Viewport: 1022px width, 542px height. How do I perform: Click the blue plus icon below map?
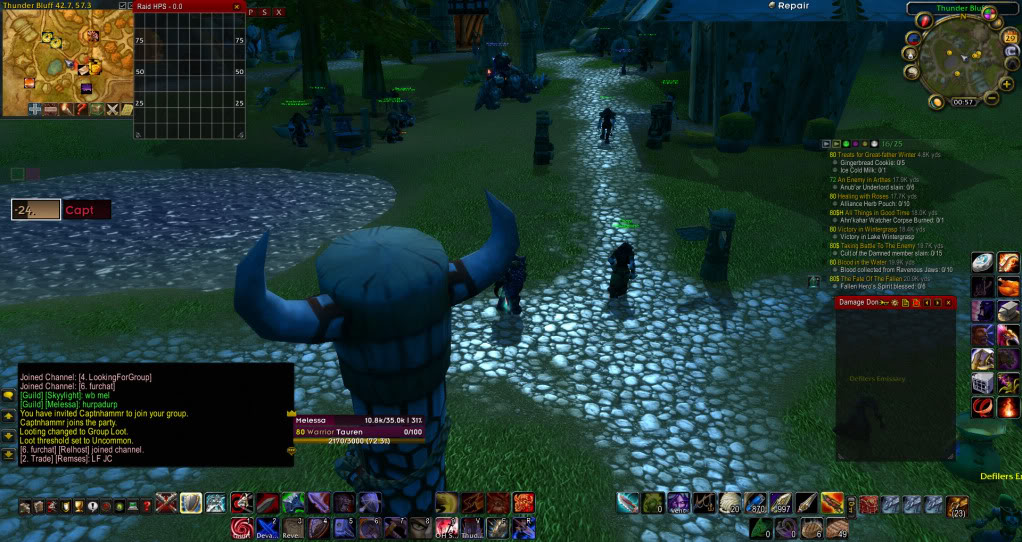[x=35, y=109]
